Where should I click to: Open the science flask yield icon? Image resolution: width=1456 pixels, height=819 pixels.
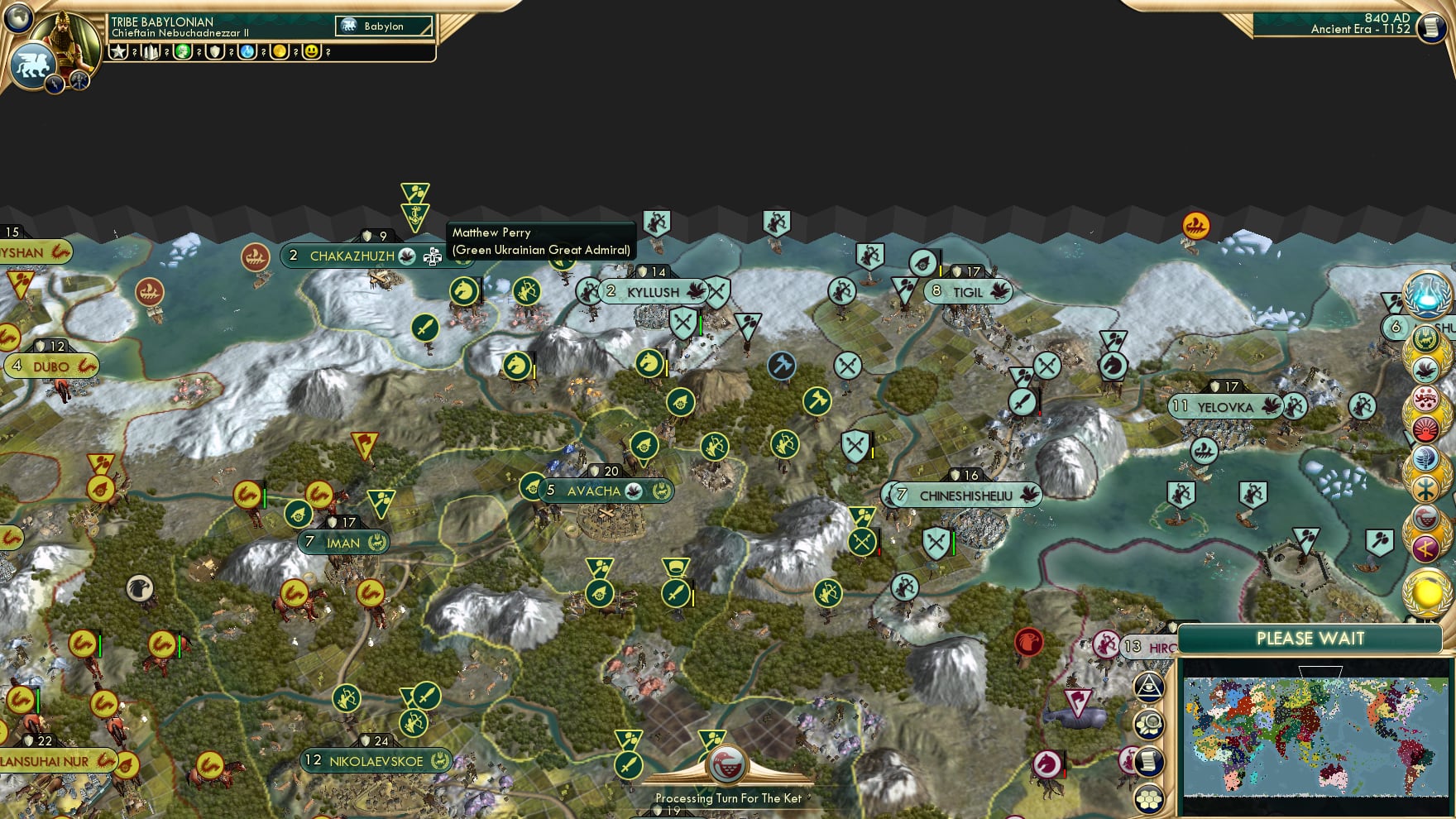(247, 52)
